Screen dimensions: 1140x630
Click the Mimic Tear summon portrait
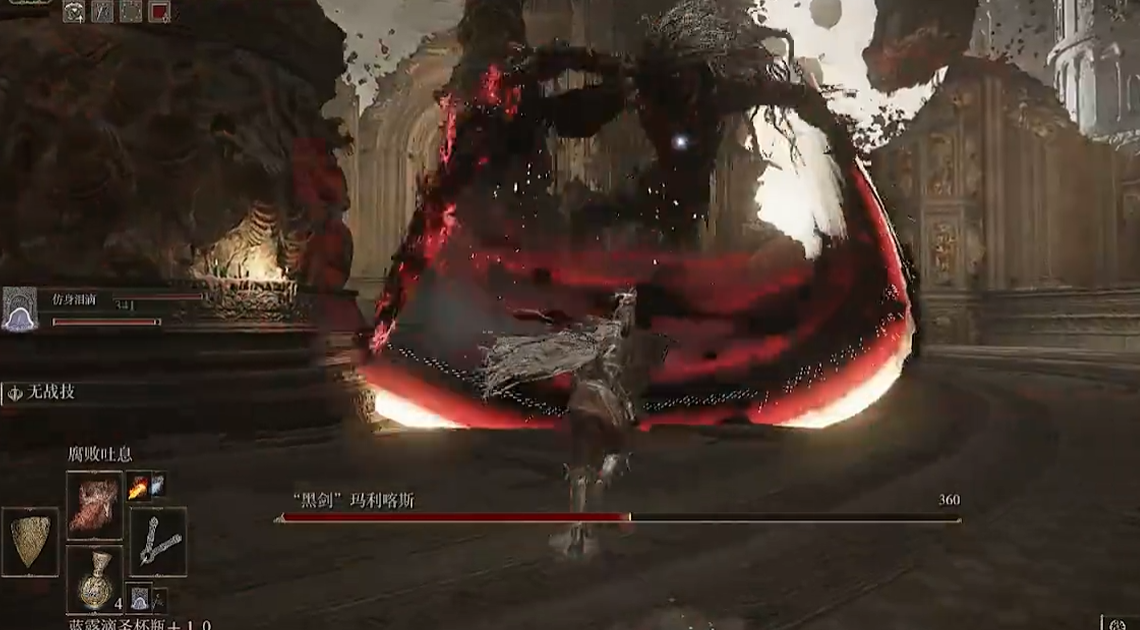(x=18, y=310)
